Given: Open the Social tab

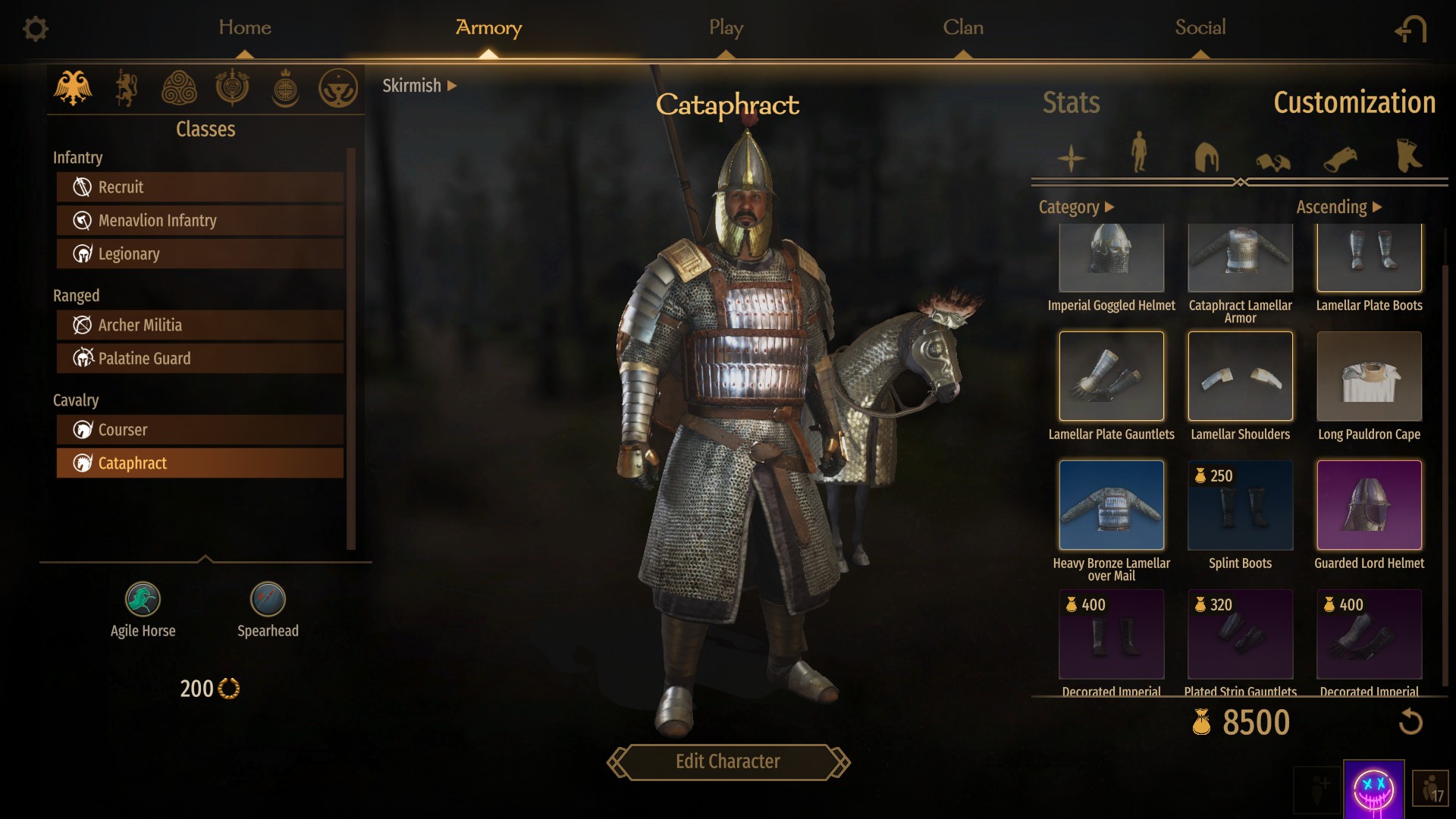Looking at the screenshot, I should [x=1200, y=28].
